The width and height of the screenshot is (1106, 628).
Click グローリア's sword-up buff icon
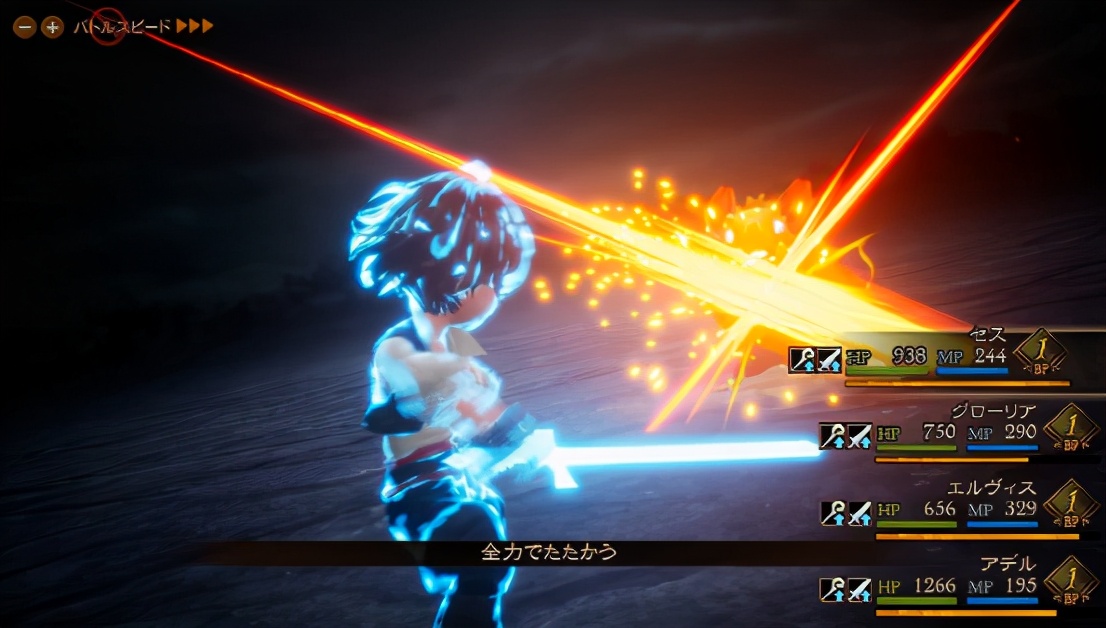(x=859, y=436)
